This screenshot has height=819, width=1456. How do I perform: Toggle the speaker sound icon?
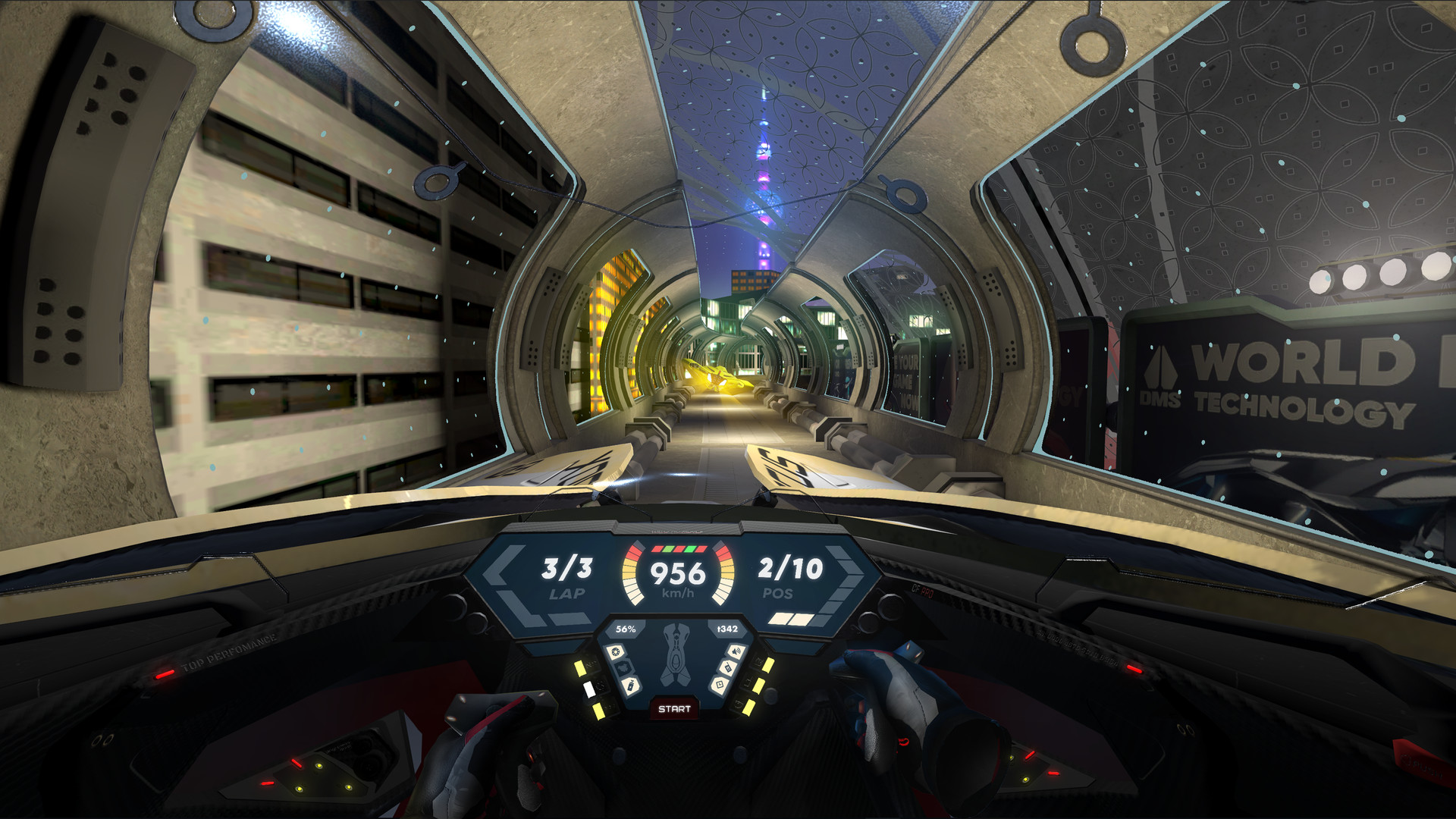(735, 651)
